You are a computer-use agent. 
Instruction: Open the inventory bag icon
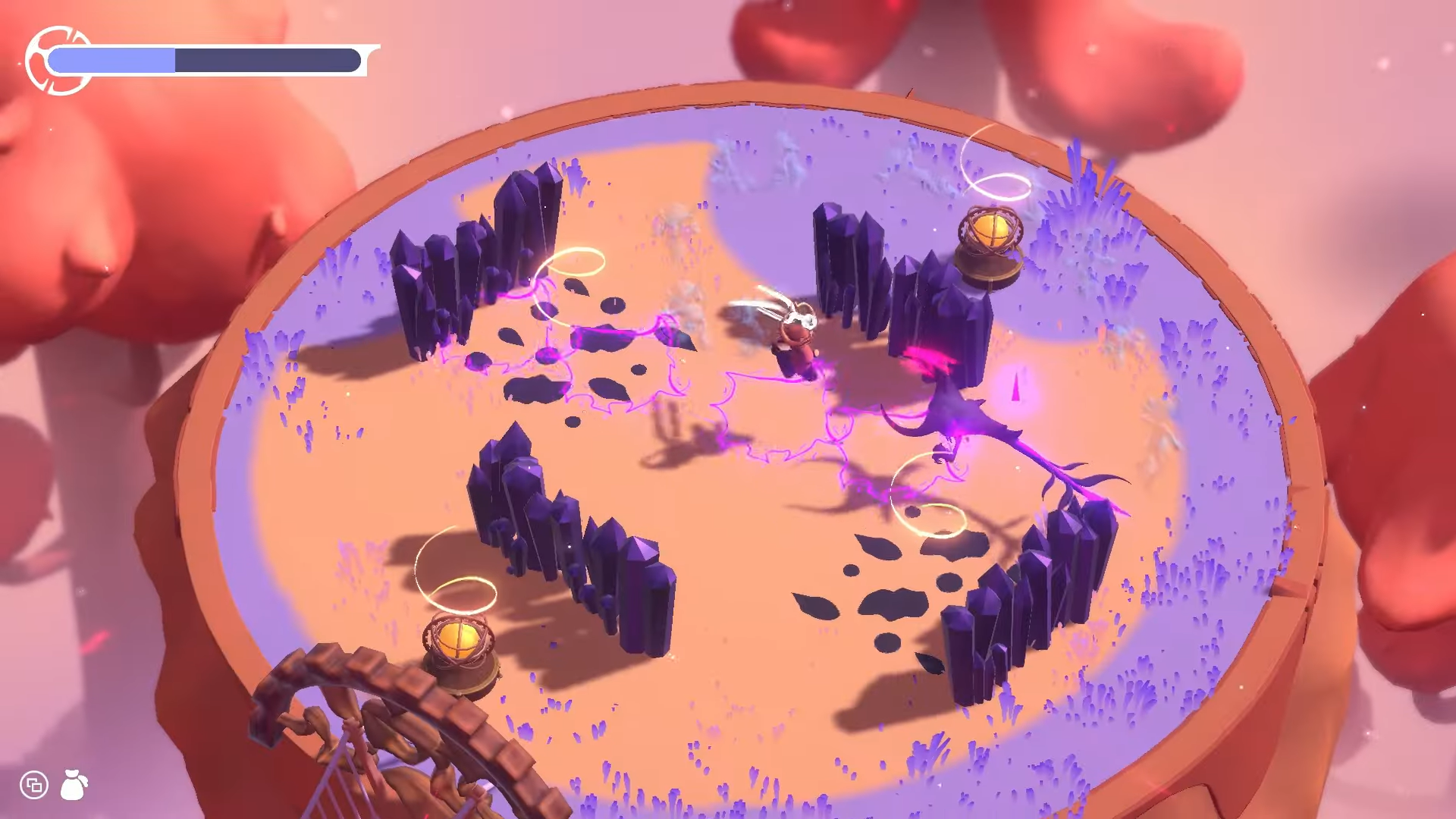pos(74,785)
